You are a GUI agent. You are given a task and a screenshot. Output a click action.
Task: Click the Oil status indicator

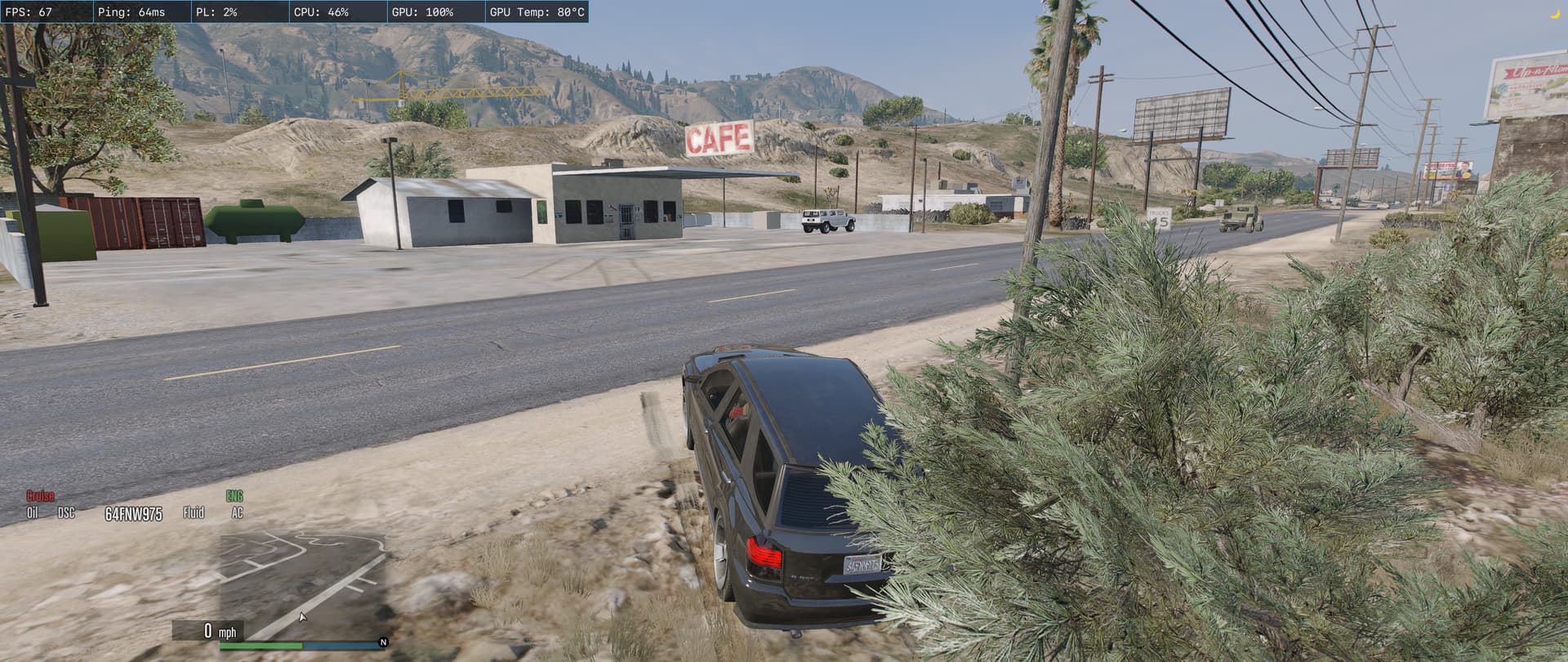[x=33, y=513]
